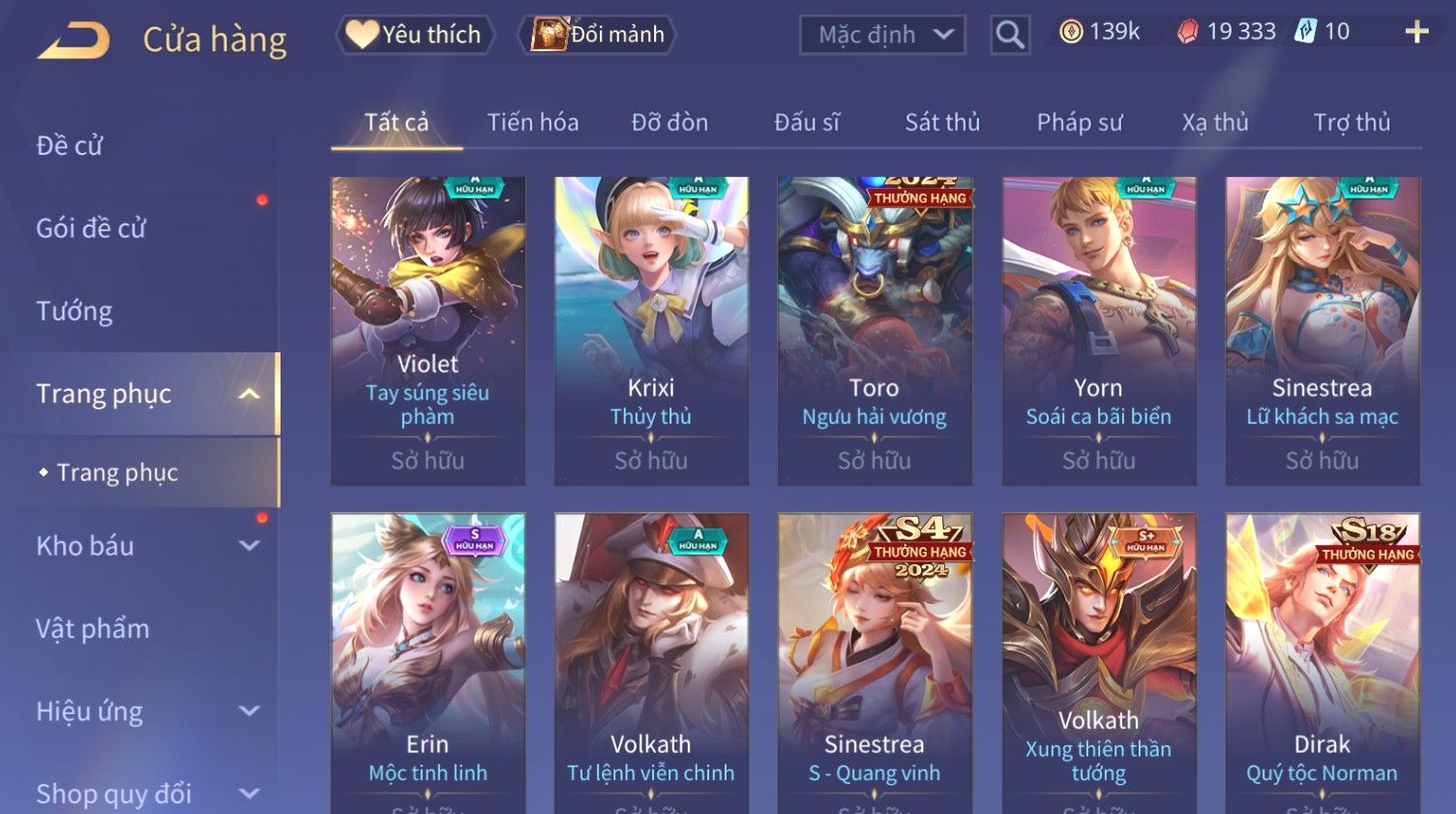Choose the Trợ thủ tab

pos(1352,123)
